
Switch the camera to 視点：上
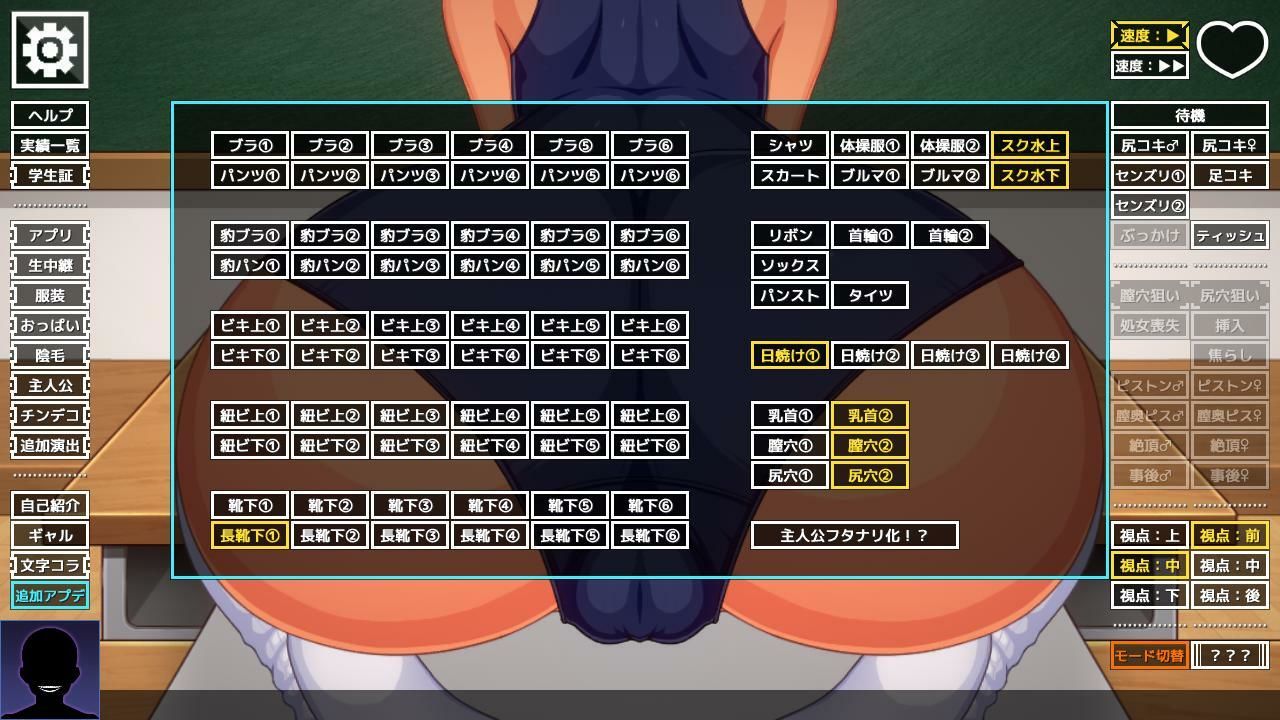coord(1149,535)
